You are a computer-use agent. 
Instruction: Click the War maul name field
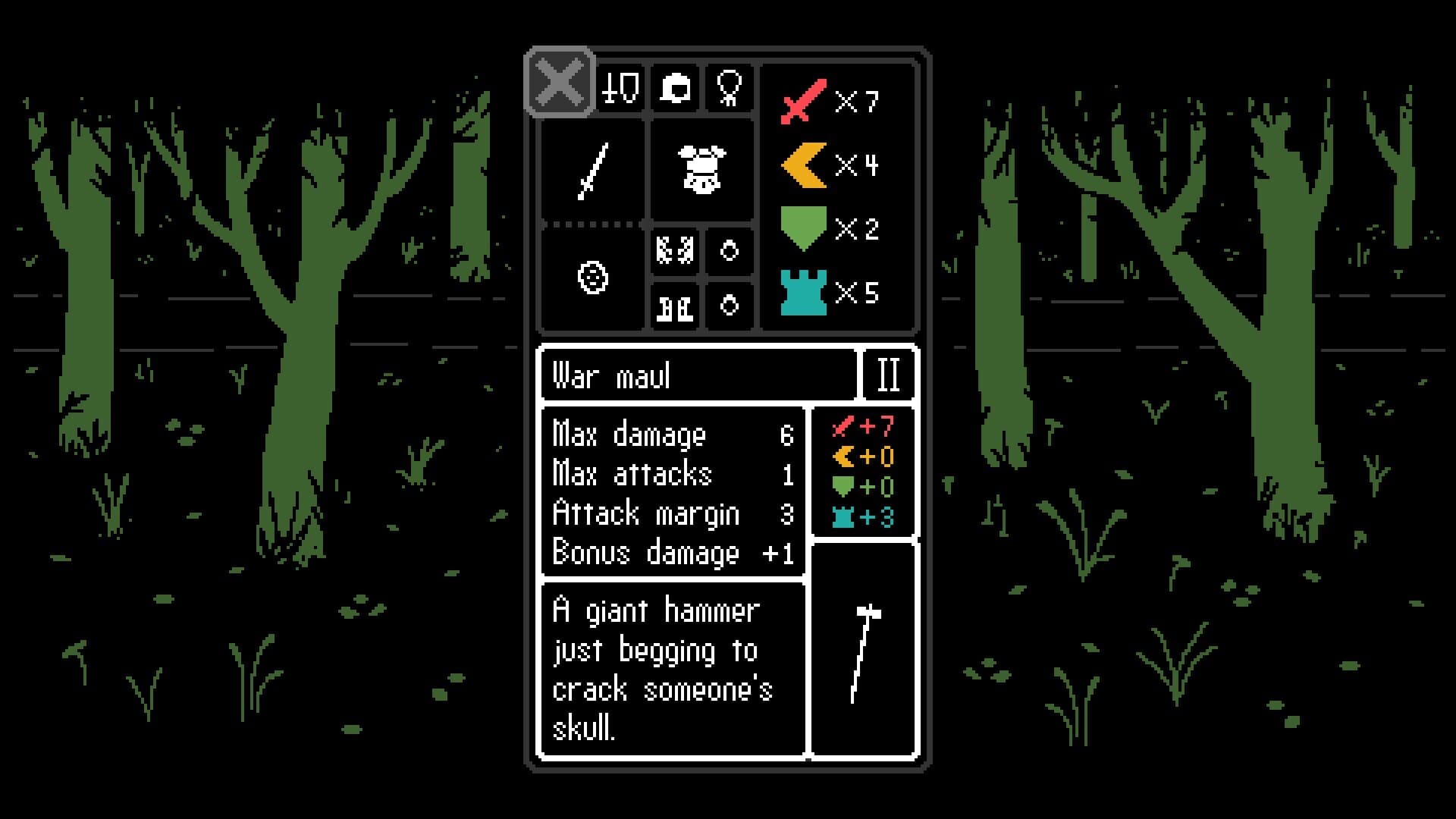tap(698, 377)
